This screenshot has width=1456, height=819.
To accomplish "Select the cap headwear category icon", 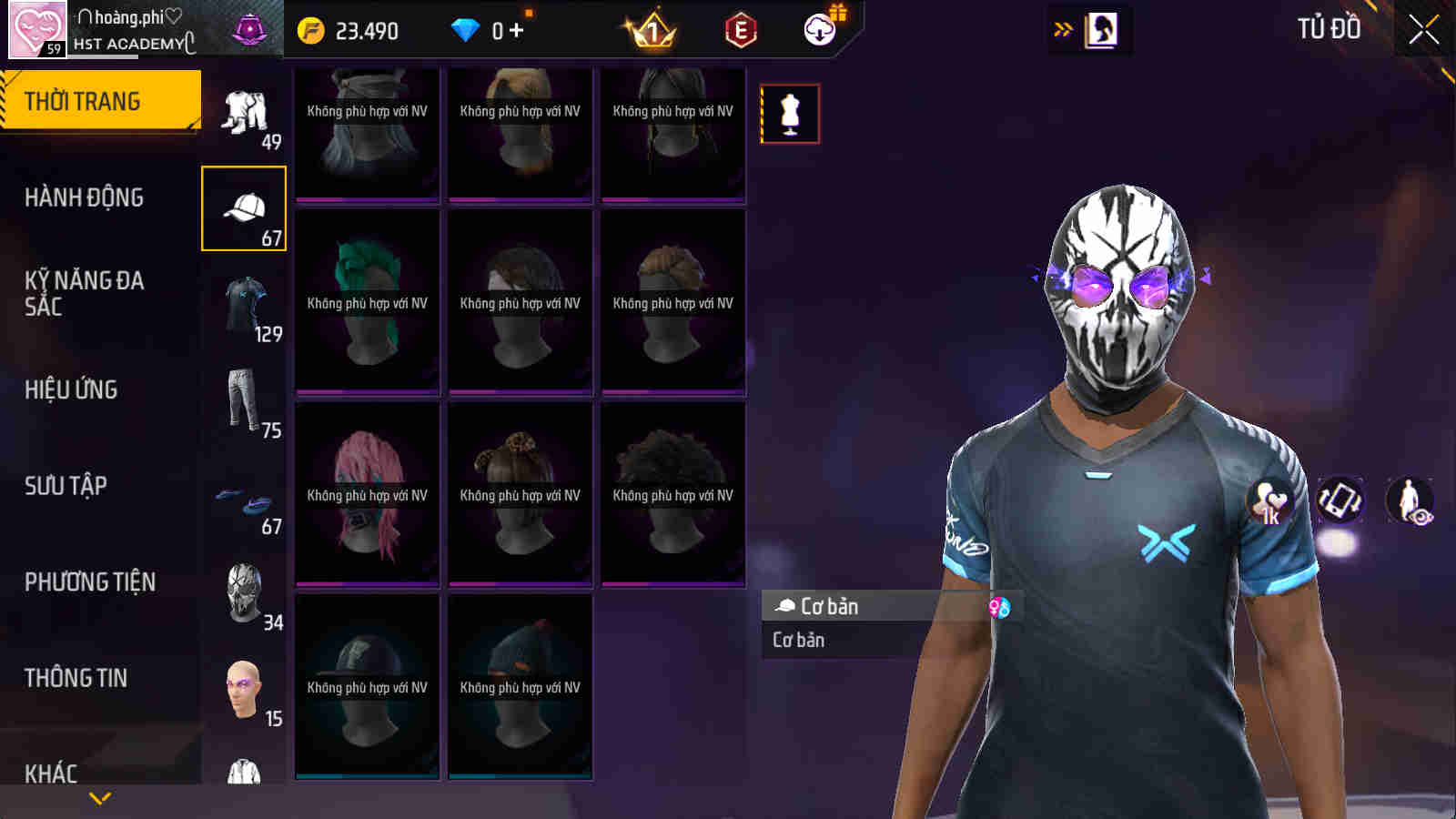I will click(x=243, y=207).
